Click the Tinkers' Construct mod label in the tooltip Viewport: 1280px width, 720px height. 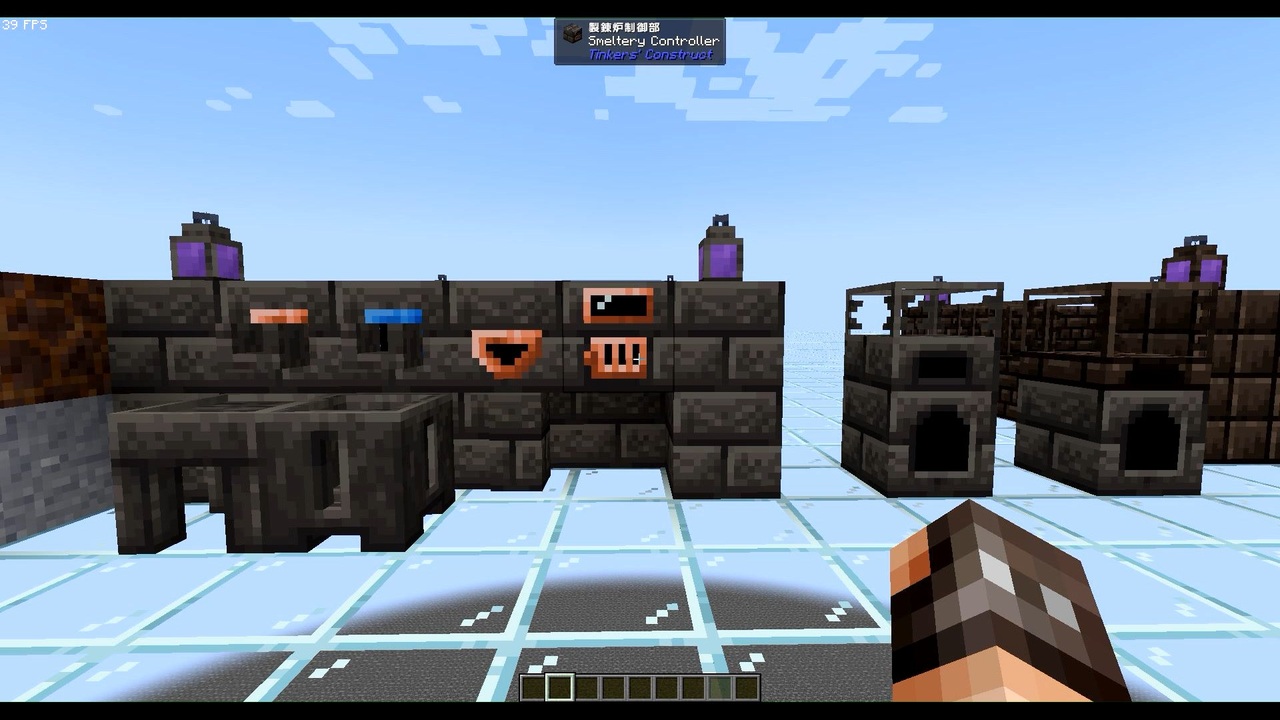[651, 55]
